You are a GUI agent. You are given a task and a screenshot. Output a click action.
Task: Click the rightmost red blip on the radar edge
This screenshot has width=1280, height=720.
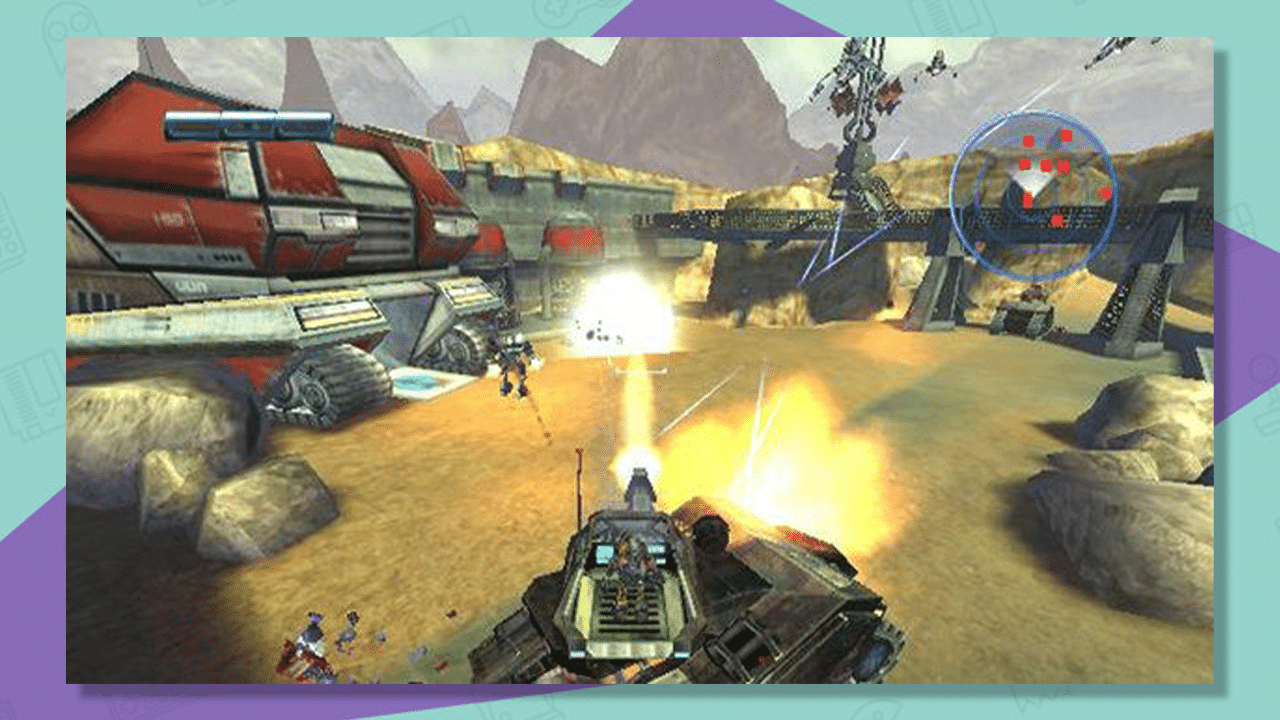[x=1106, y=192]
